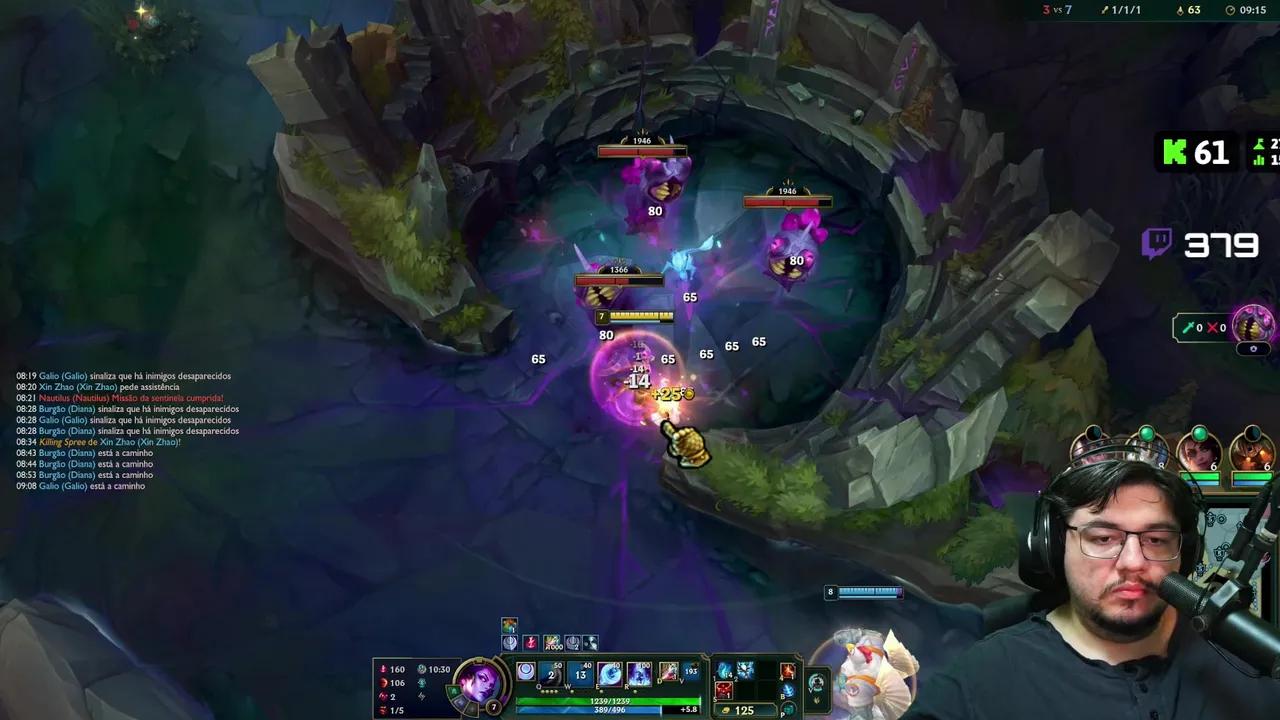Screen dimensions: 1280x720
Task: Click the gold counter showing 125
Action: (x=744, y=709)
